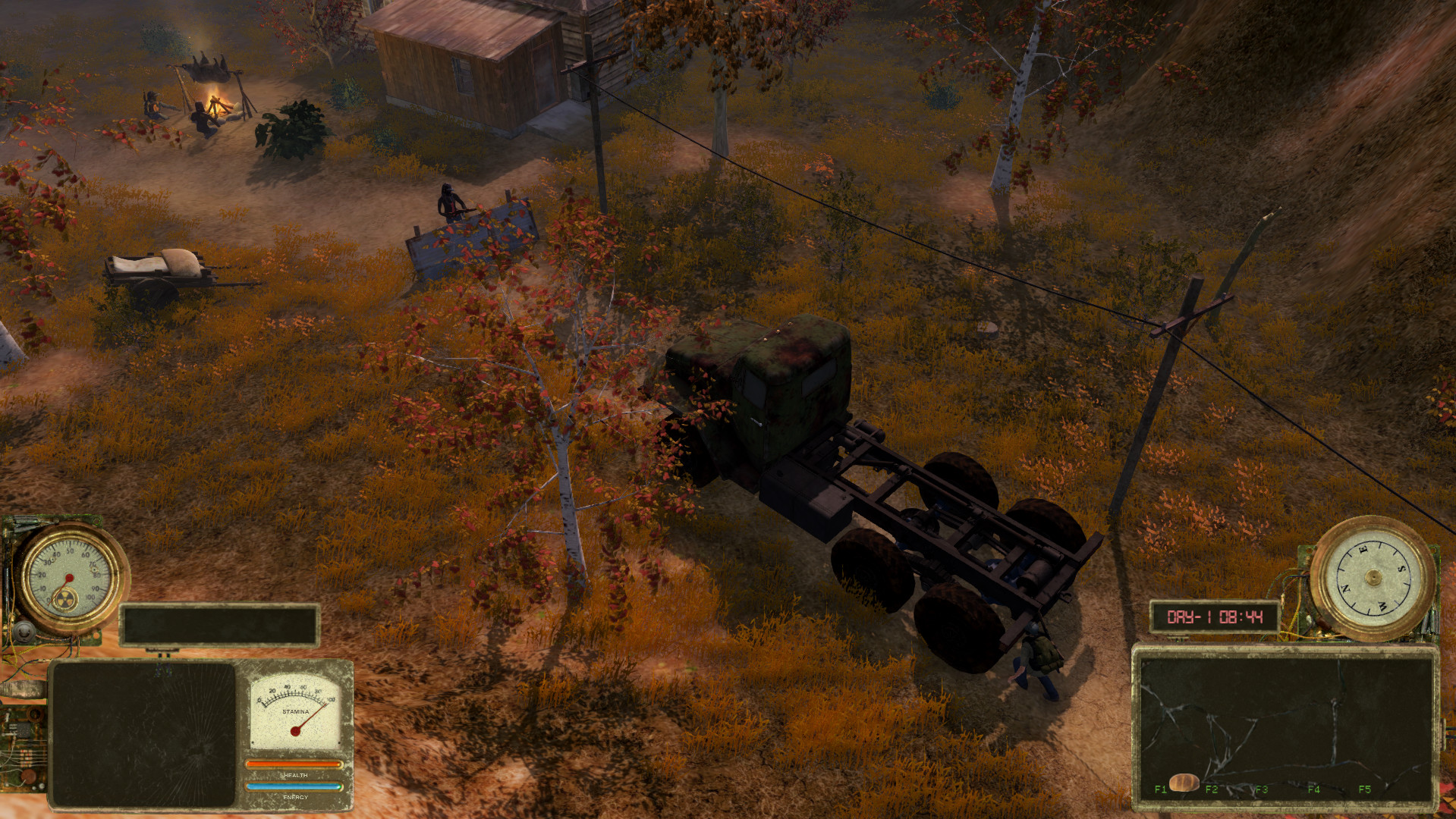
Task: Click the Geiger counter dial needle
Action: pos(70,578)
